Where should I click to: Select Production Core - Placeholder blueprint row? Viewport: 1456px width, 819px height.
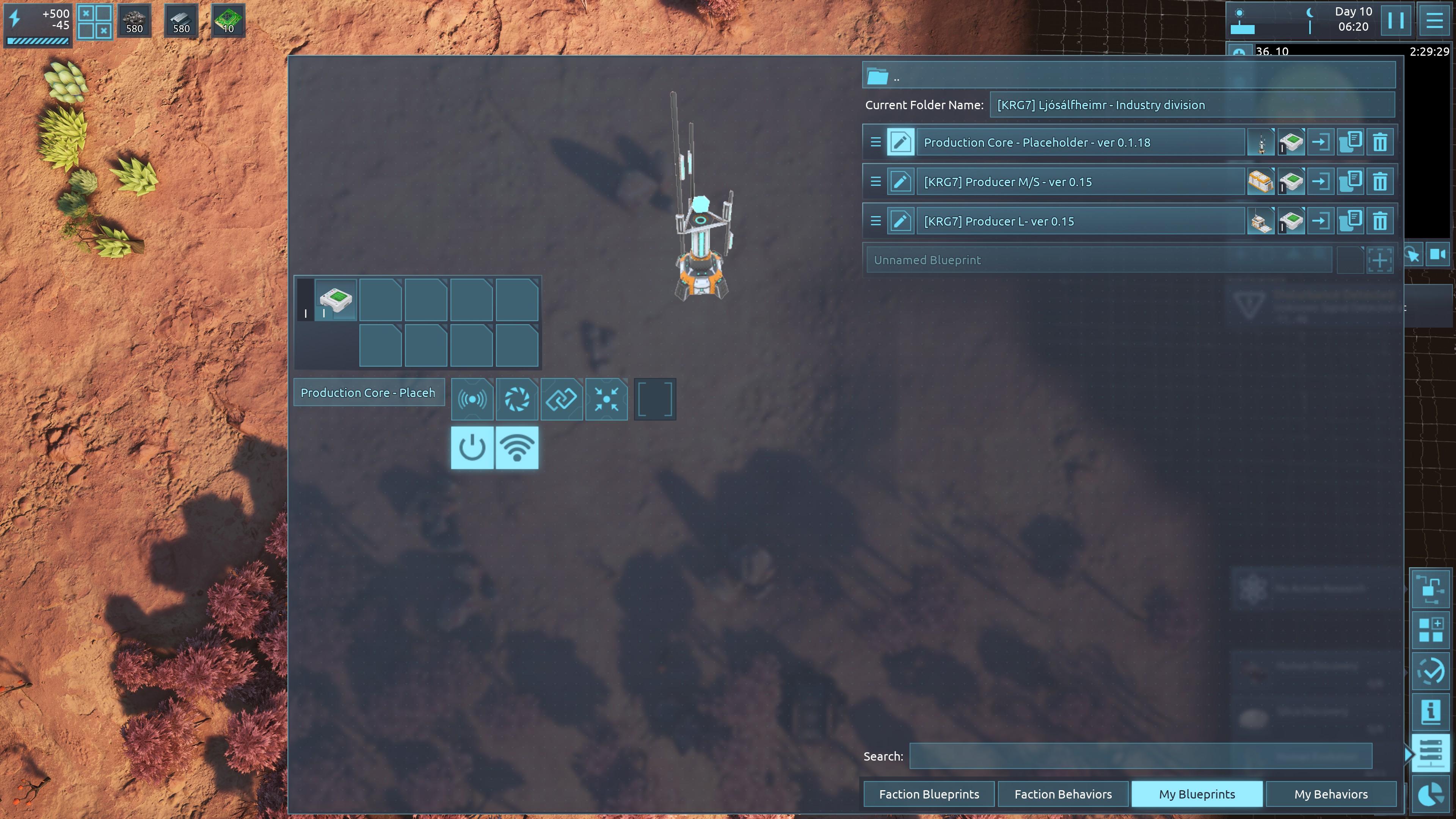click(1079, 143)
